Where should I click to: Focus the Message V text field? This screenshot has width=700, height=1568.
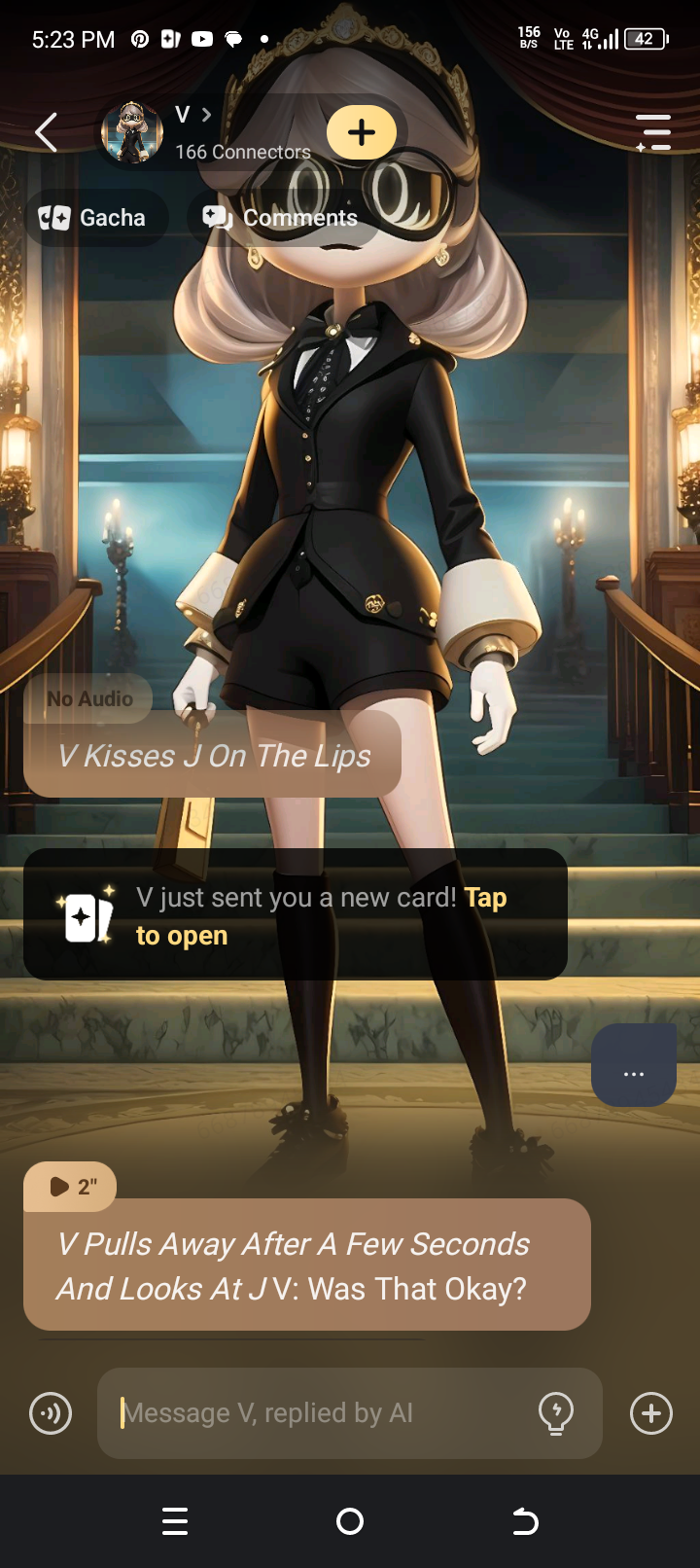click(x=321, y=1412)
